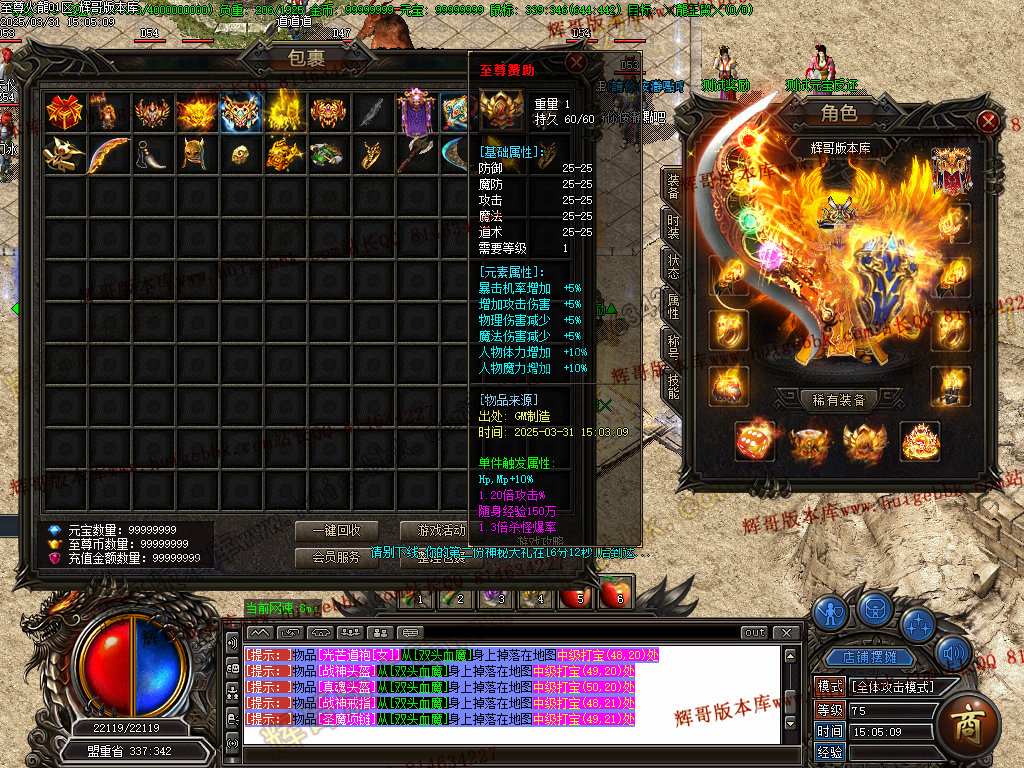Click the 一键回收 one-click recycle button
The height and width of the screenshot is (768, 1024).
tap(335, 531)
